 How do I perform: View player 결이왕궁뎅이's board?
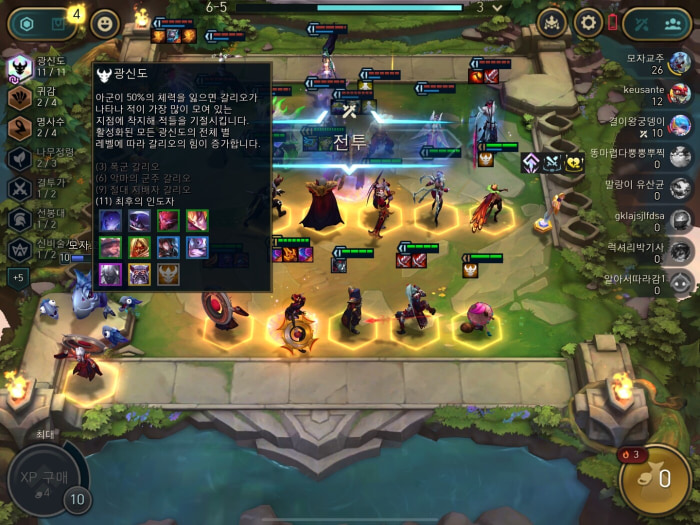point(680,125)
